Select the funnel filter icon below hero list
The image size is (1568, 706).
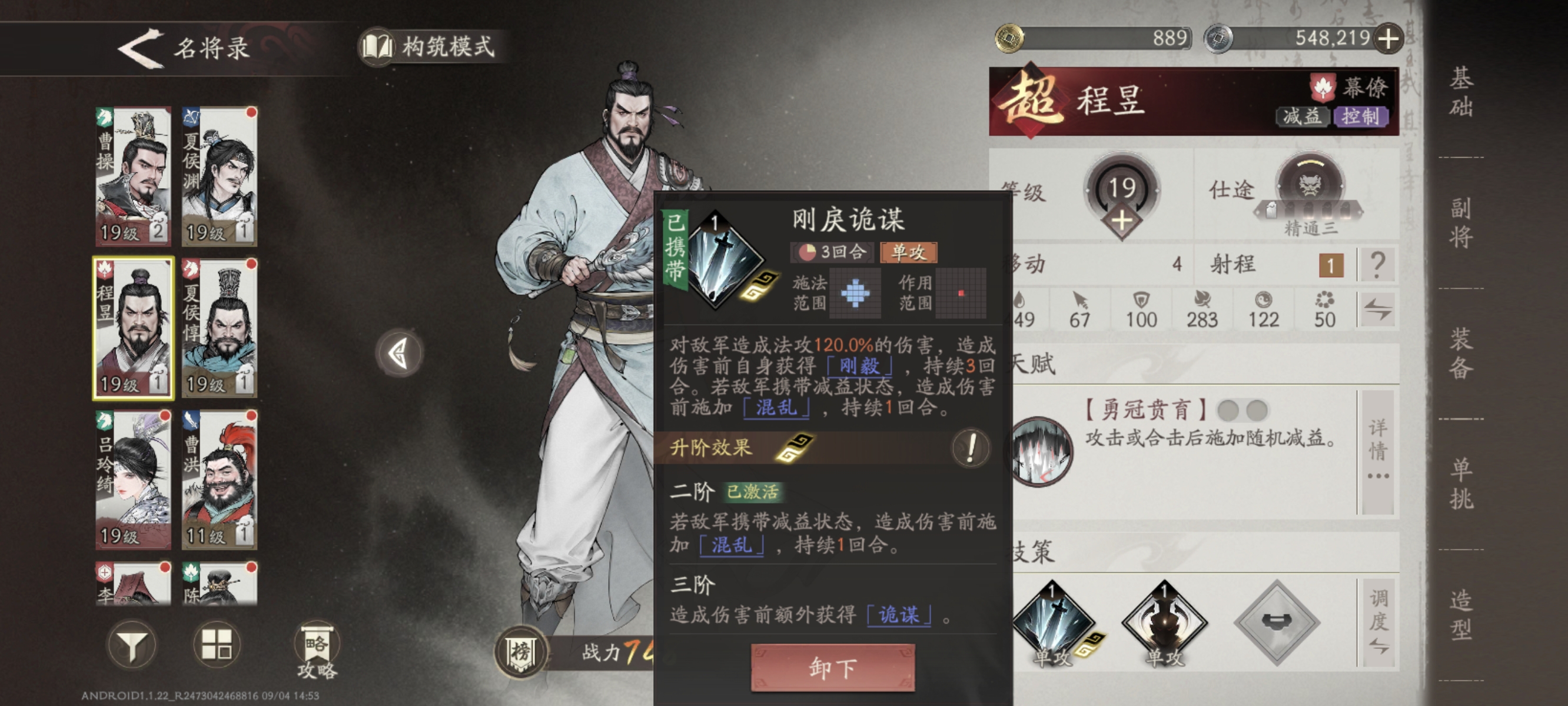click(133, 644)
